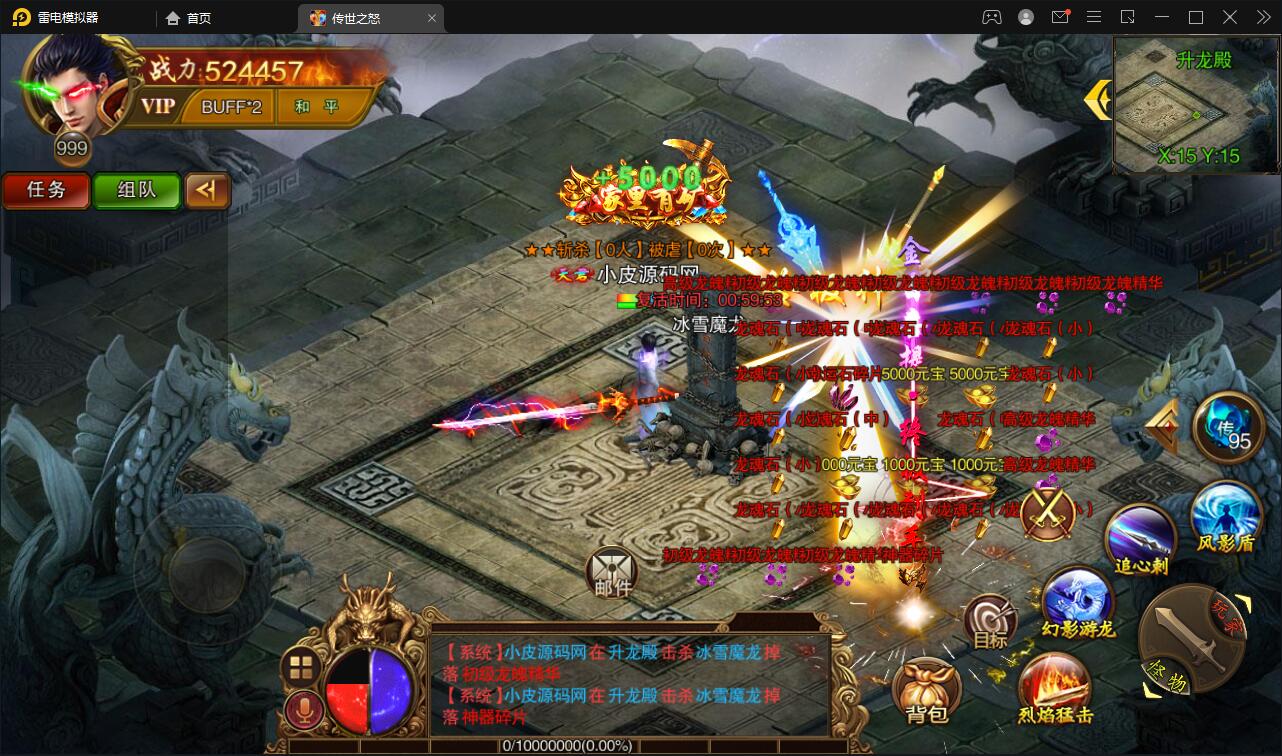Click the 组队 team button

tap(137, 191)
